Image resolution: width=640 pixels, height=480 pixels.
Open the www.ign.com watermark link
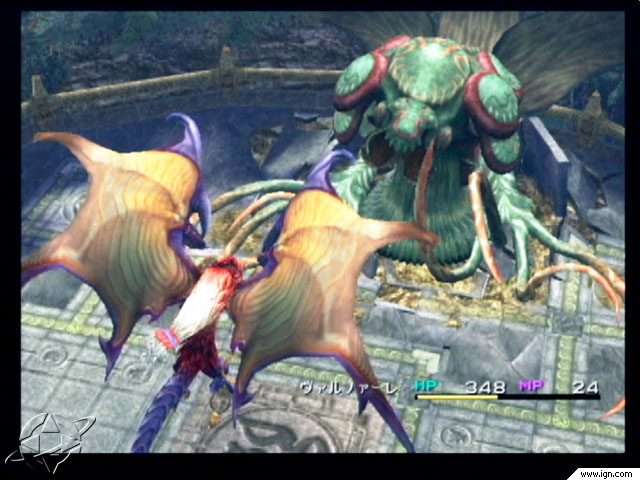[601, 471]
